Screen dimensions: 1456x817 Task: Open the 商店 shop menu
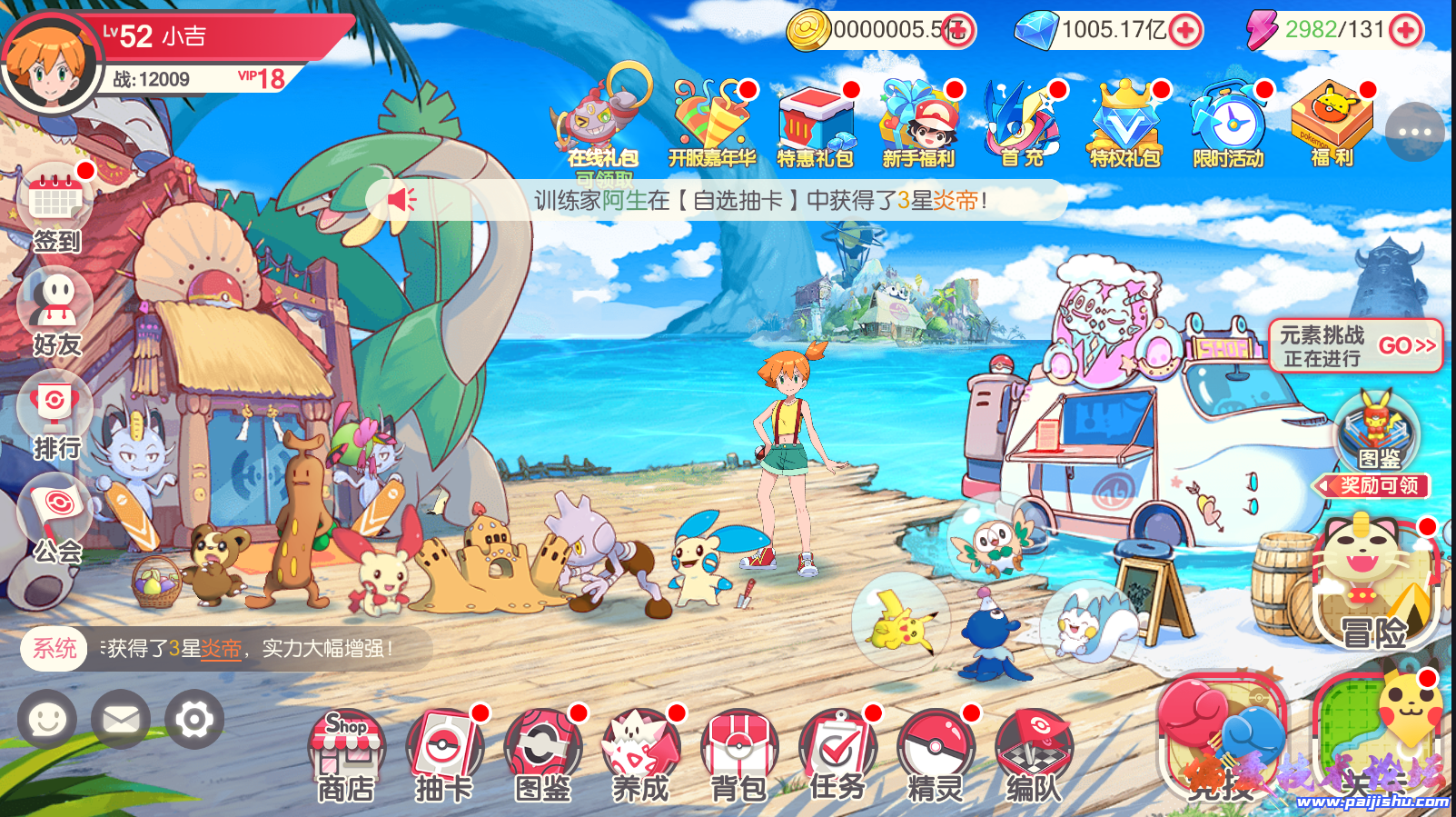[x=346, y=756]
